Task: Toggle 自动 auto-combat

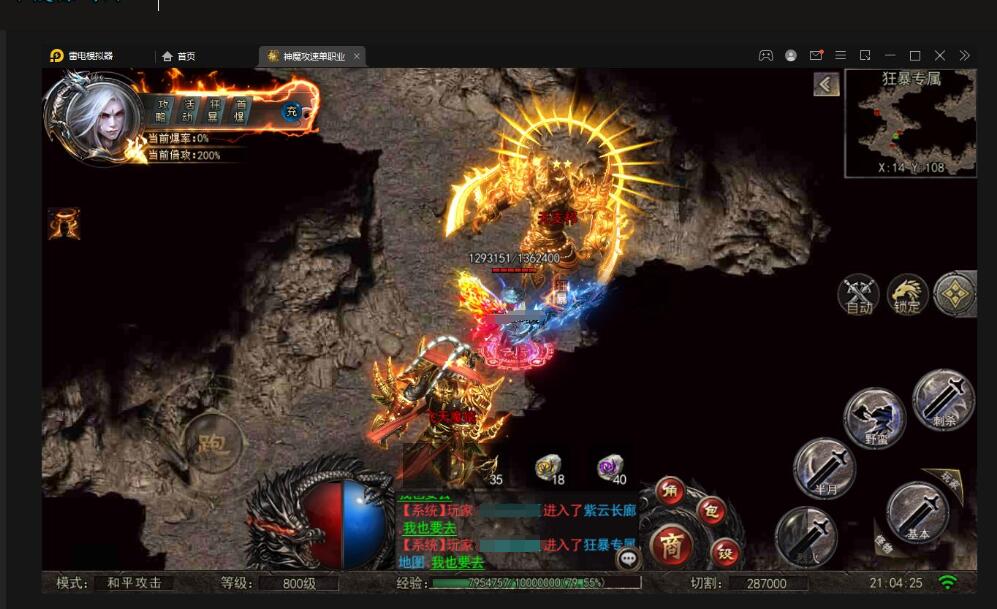Action: coord(859,295)
